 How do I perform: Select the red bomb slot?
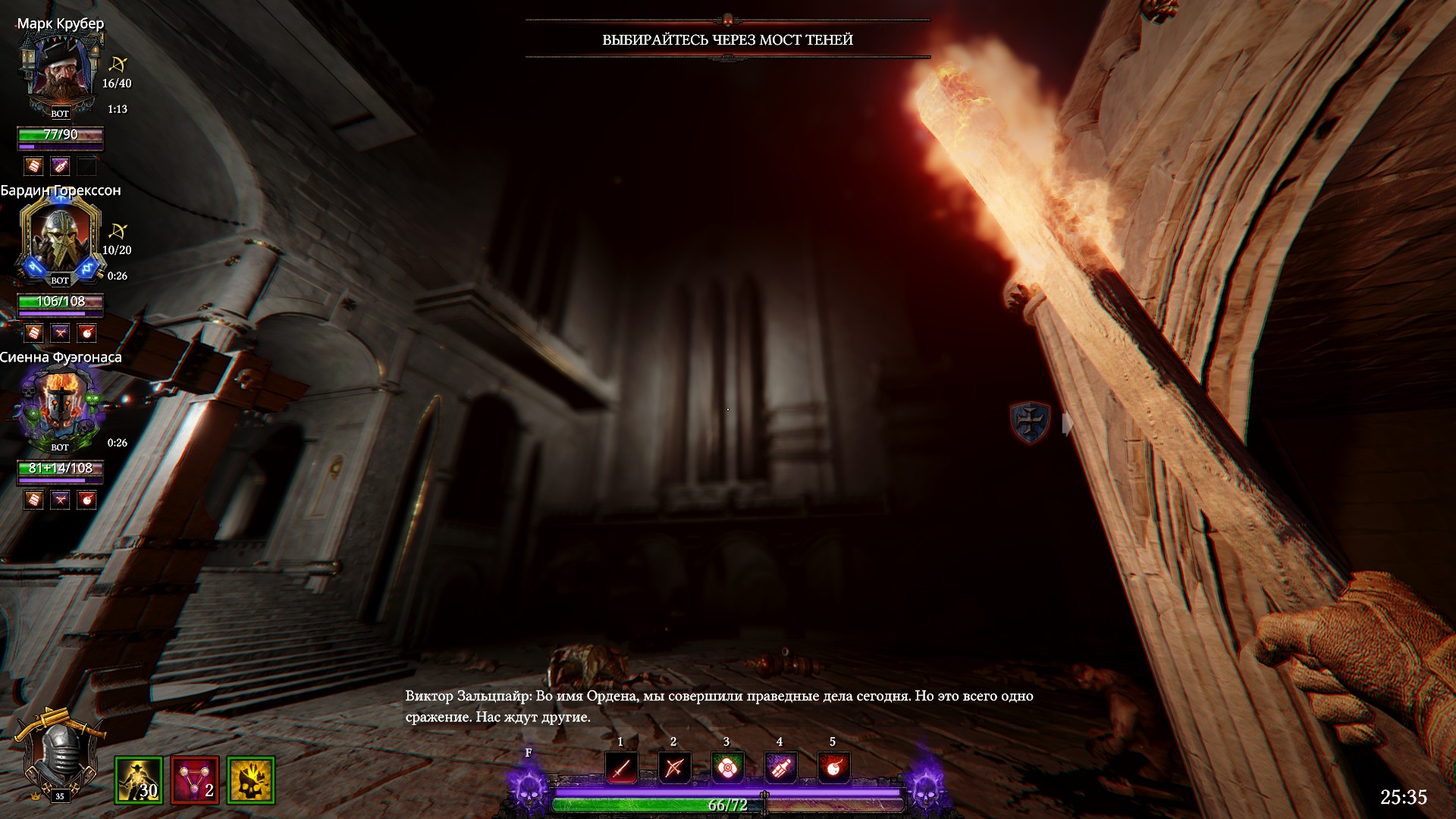833,768
